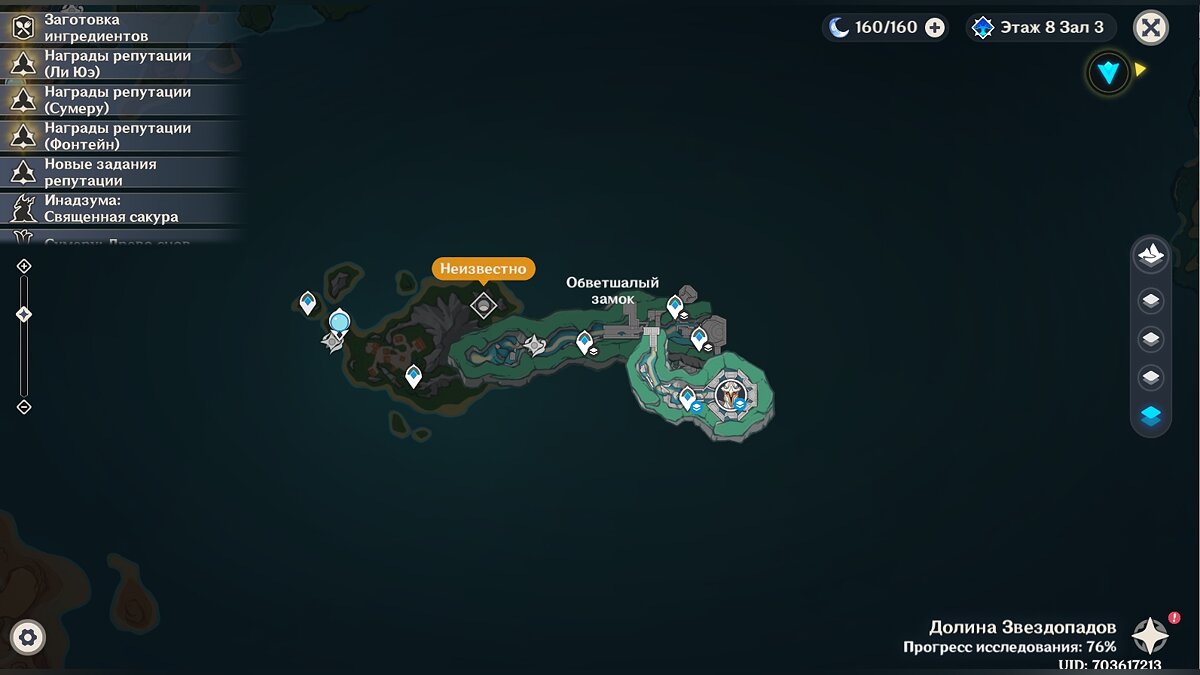Switch to the surface island layer button

click(1151, 255)
